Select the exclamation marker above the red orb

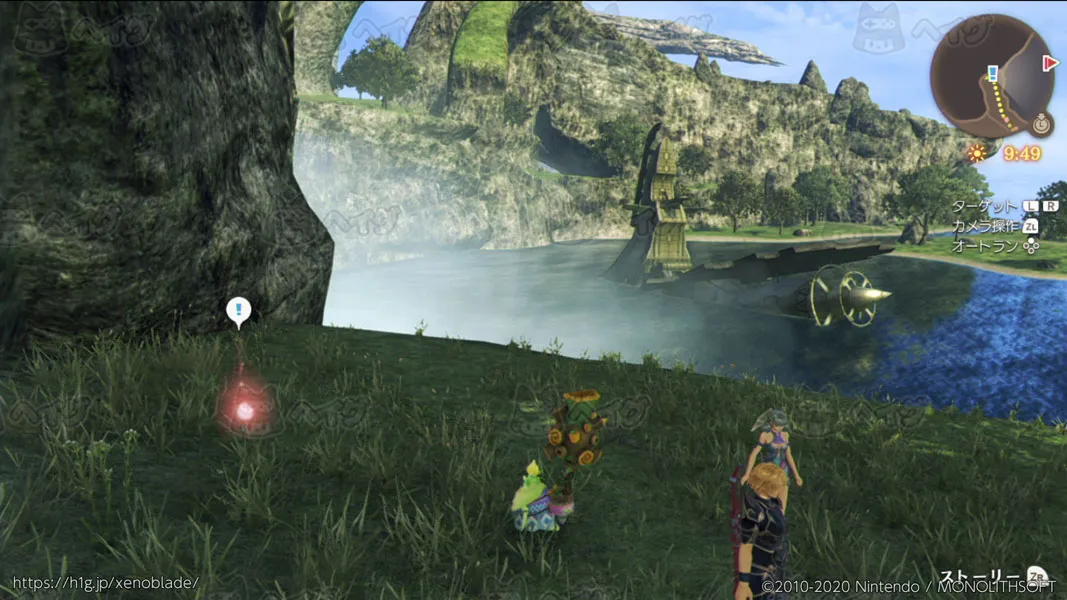pyautogui.click(x=238, y=311)
